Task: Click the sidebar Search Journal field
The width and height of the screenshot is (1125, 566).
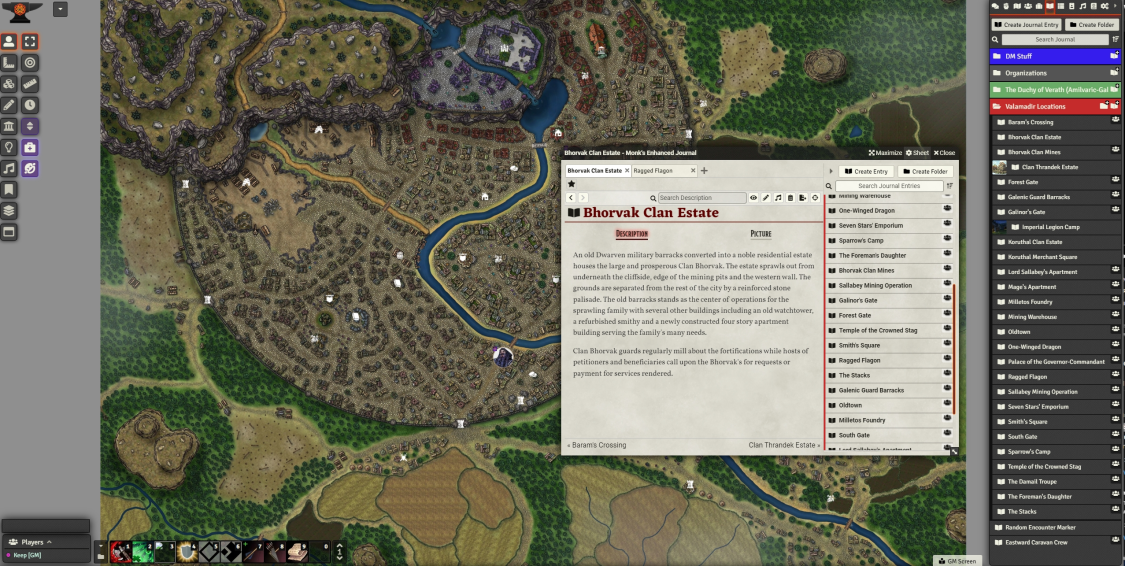Action: [1055, 39]
